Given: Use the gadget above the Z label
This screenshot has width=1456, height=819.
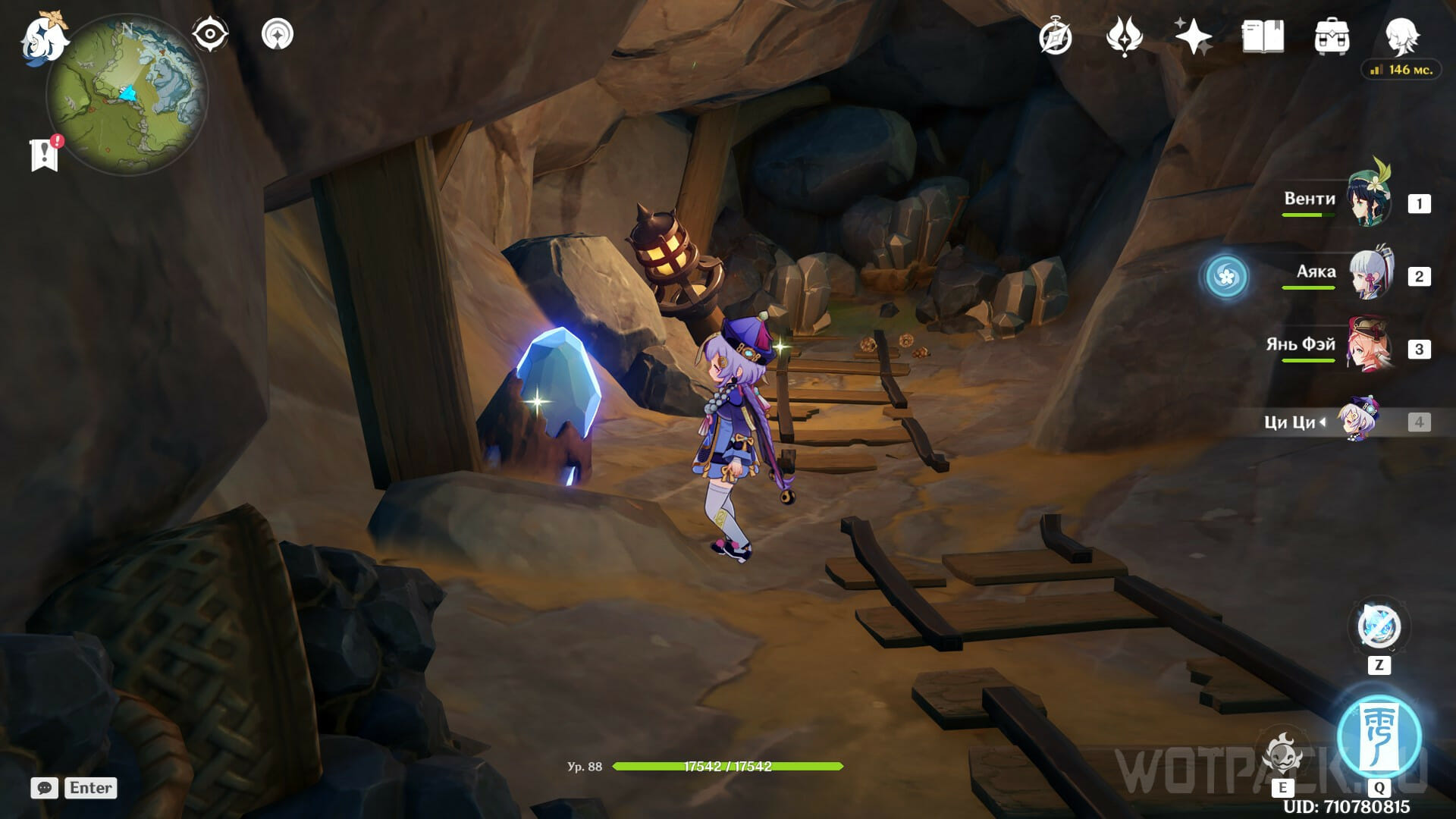Looking at the screenshot, I should (1379, 626).
